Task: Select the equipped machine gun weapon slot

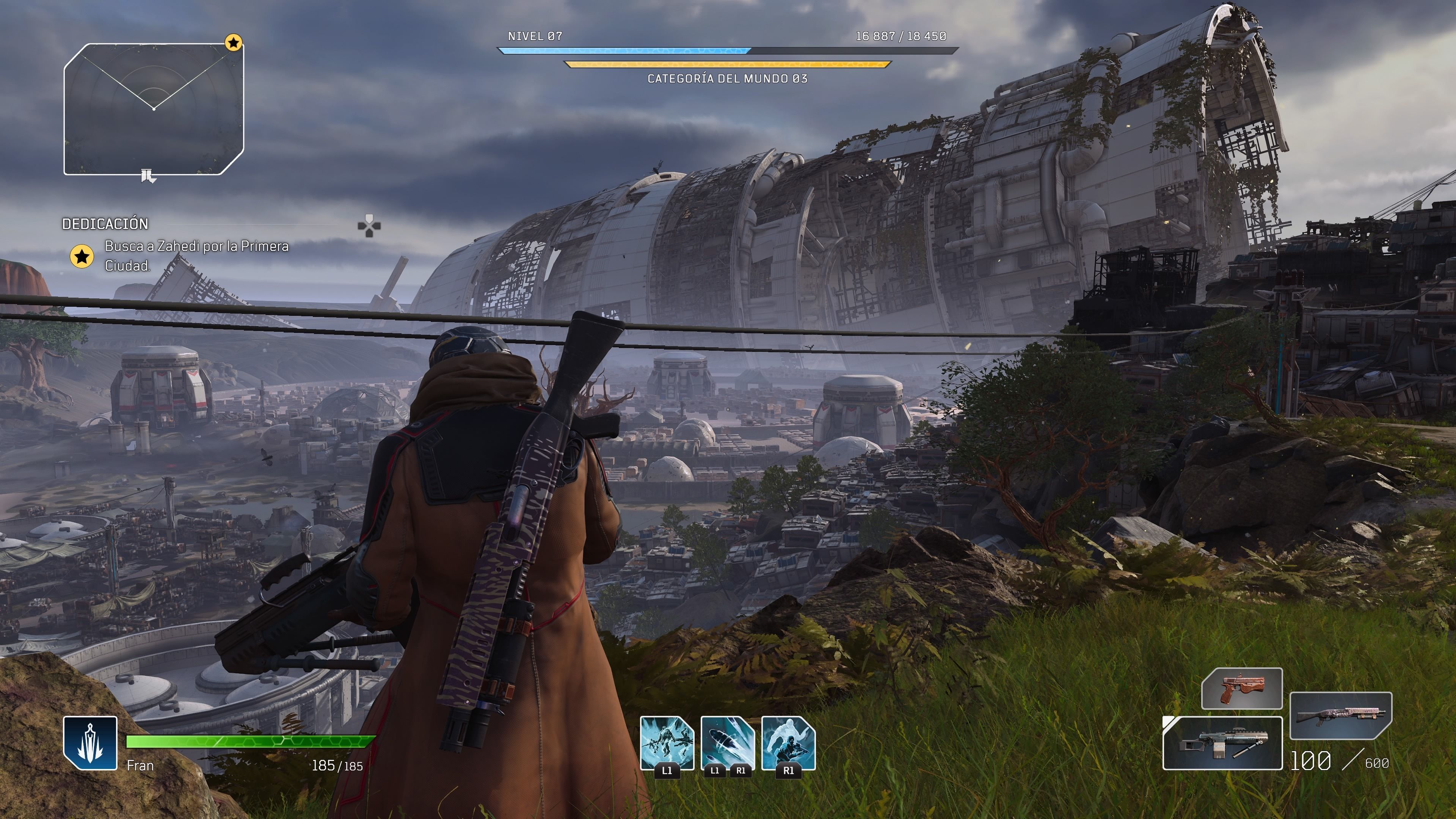Action: coord(1222,743)
